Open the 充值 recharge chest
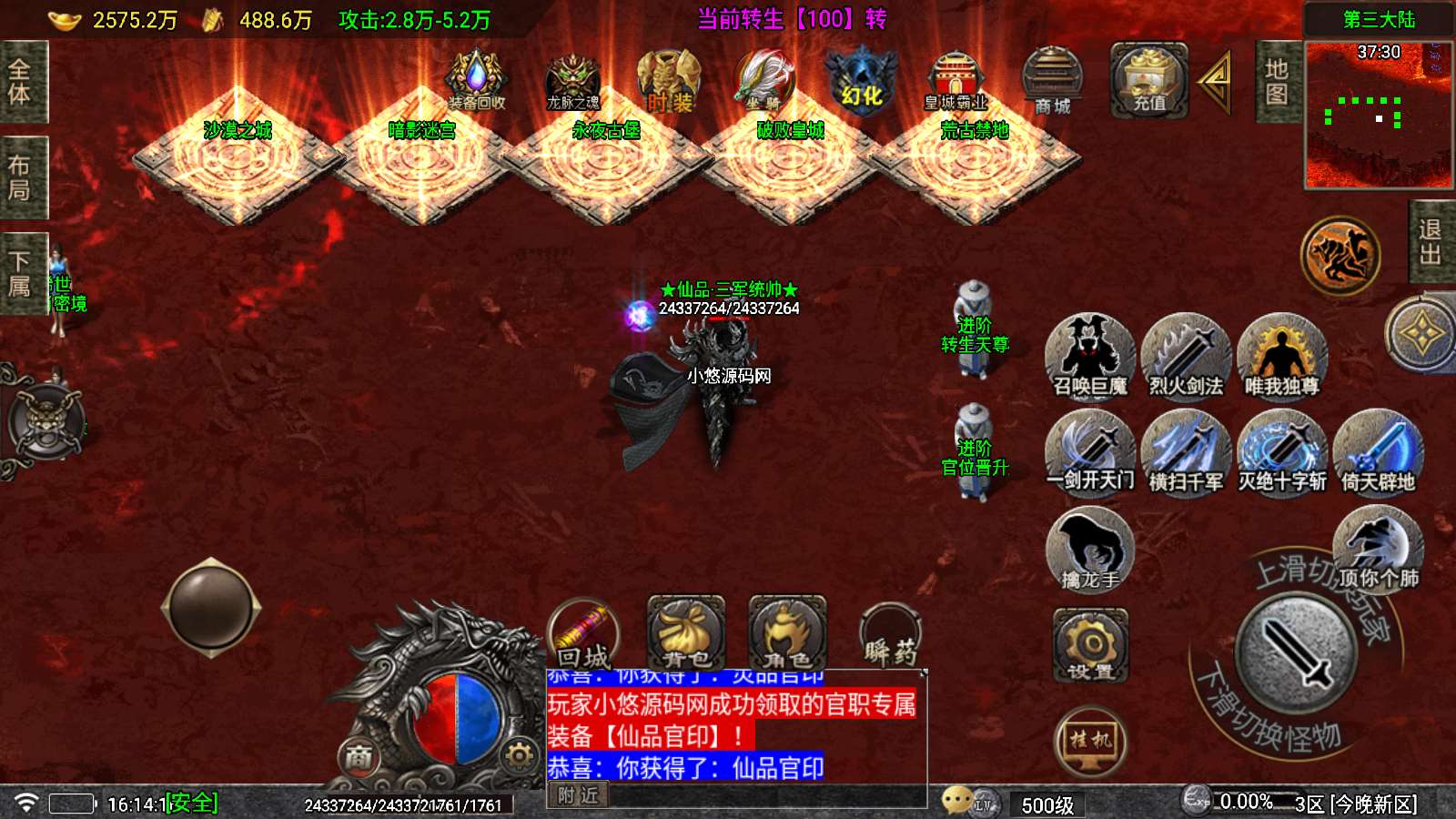Screen dimensions: 1456x819 coord(1148,80)
